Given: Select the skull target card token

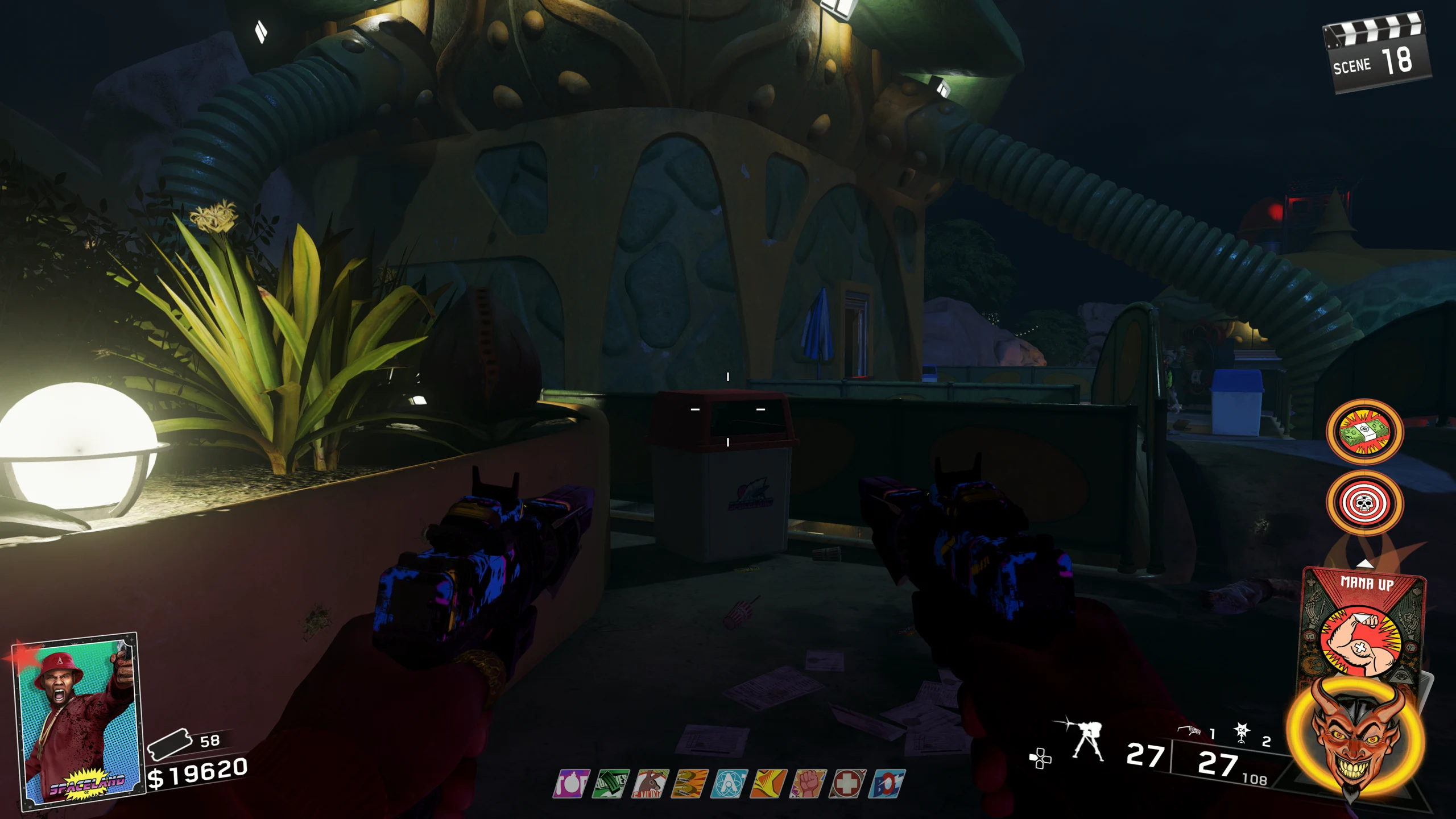Looking at the screenshot, I should (x=1364, y=503).
